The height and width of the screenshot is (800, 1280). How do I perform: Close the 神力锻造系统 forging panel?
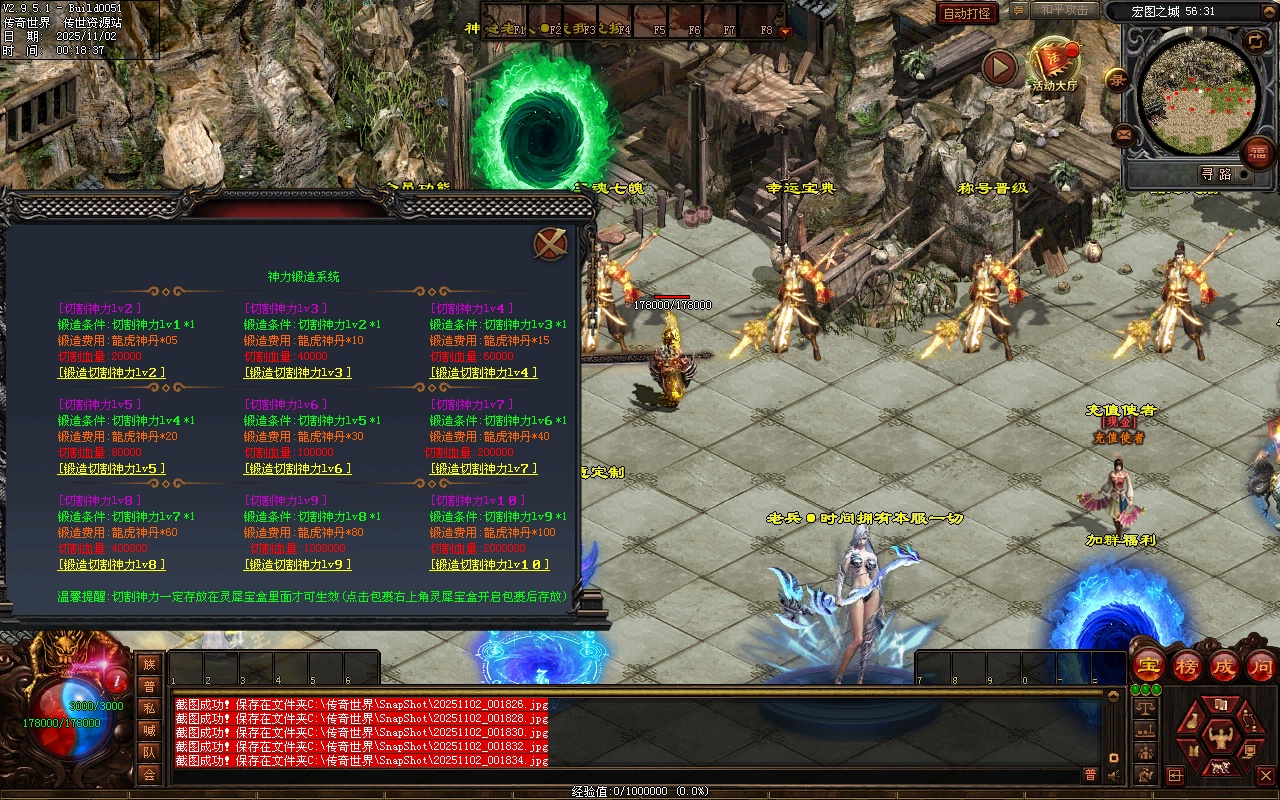(550, 244)
